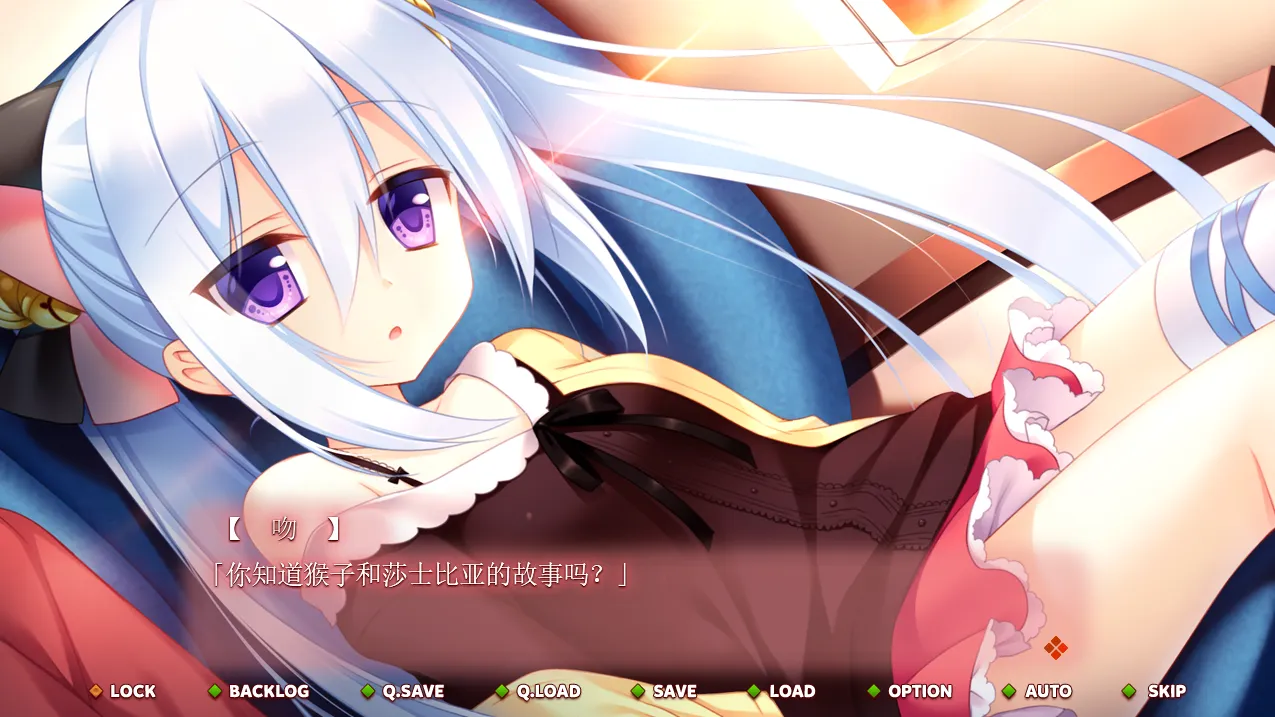1275x717 pixels.
Task: Enable AUTO text advance
Action: (1037, 691)
